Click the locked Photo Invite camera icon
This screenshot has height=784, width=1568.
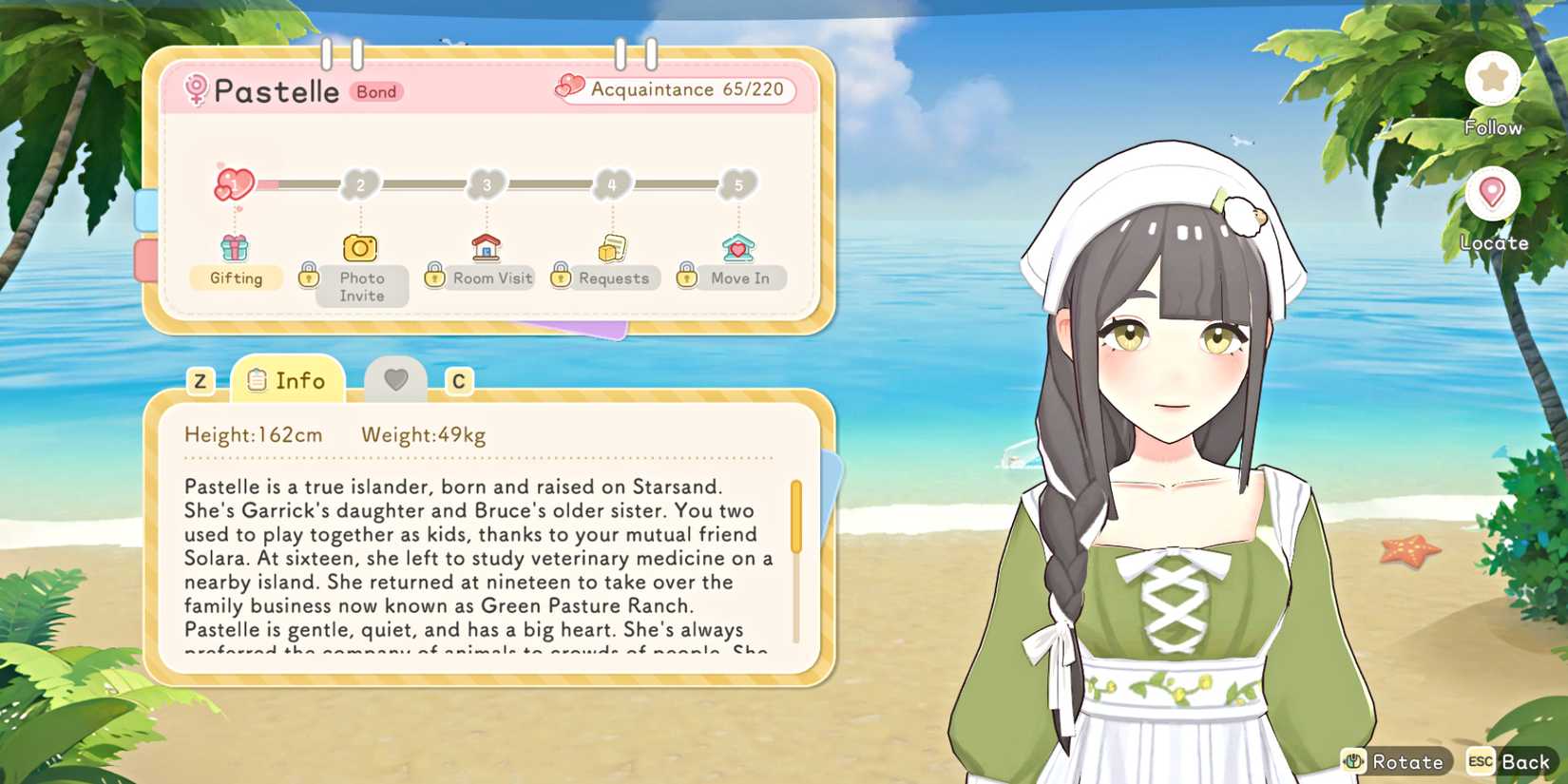point(359,247)
